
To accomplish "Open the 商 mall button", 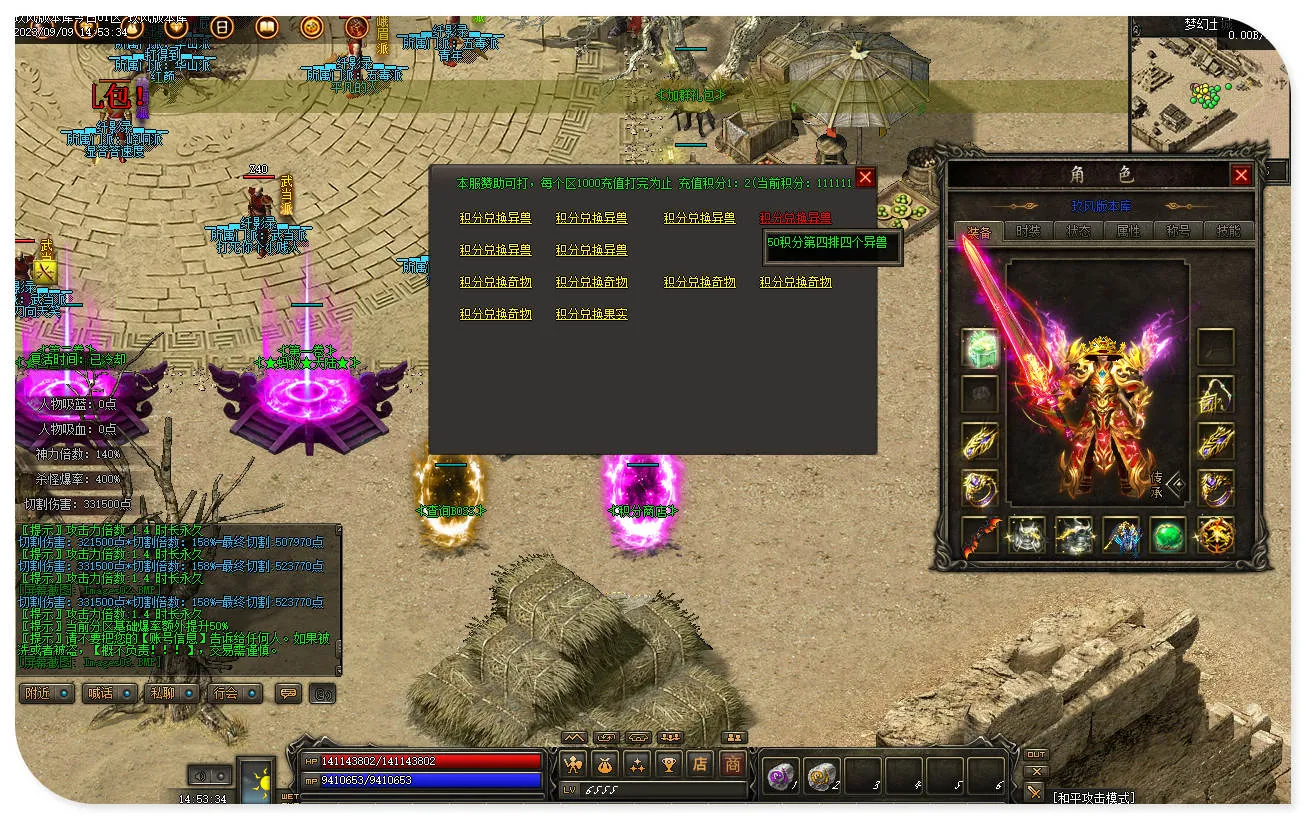I will (x=733, y=765).
